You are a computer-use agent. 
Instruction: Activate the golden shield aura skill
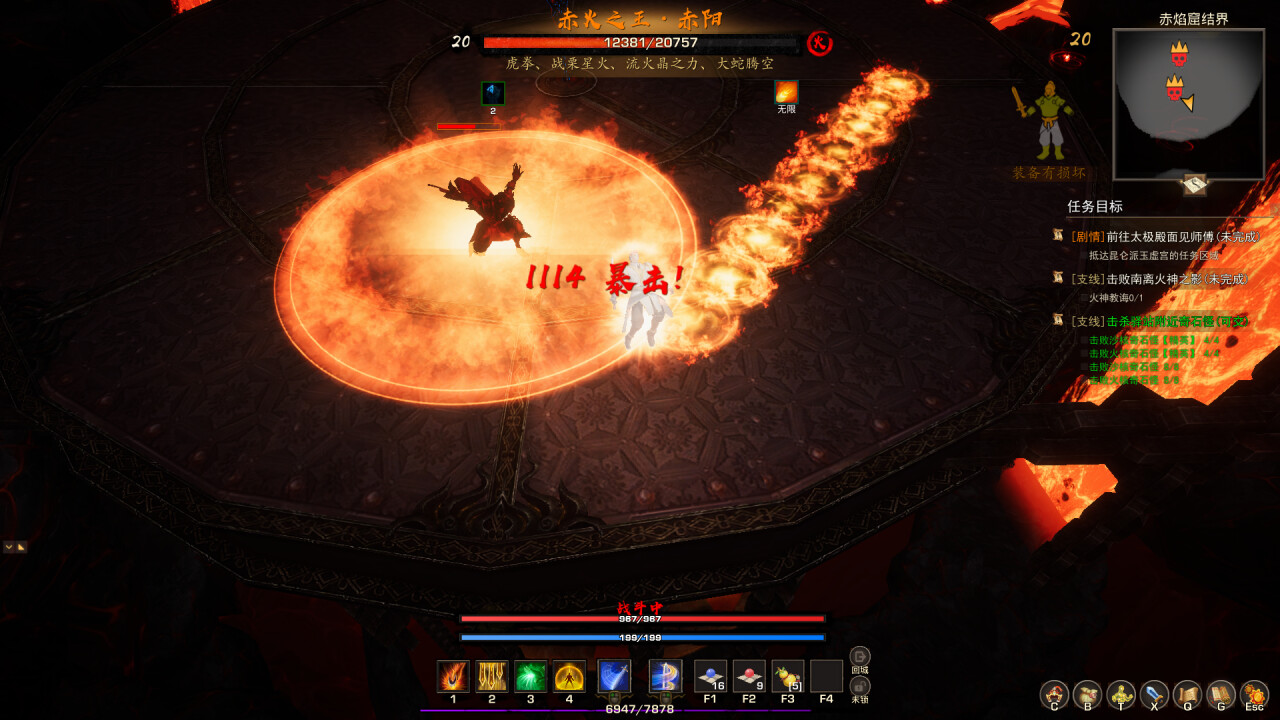pyautogui.click(x=569, y=676)
